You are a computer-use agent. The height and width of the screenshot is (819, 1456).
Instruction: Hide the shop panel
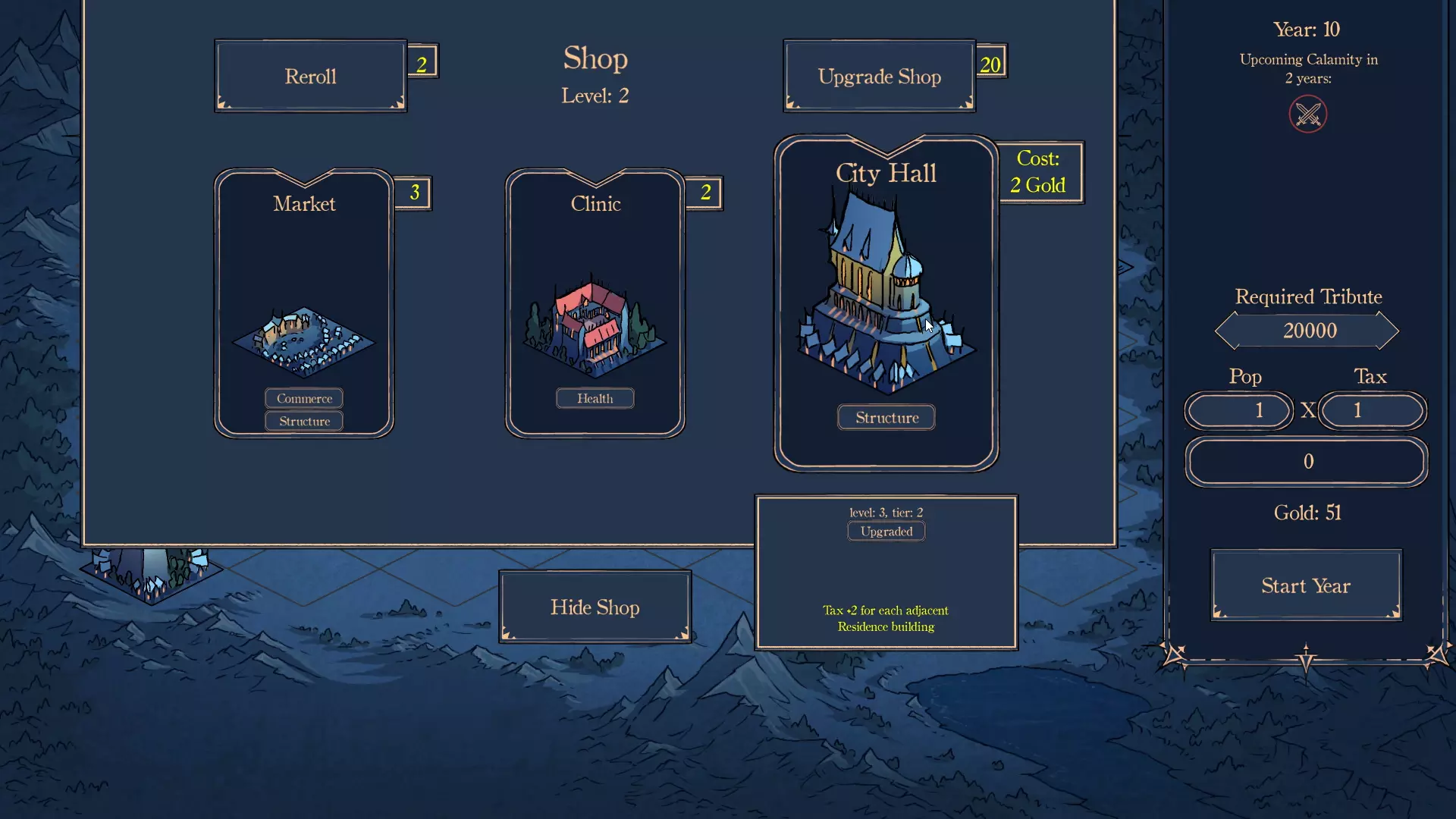pos(595,607)
